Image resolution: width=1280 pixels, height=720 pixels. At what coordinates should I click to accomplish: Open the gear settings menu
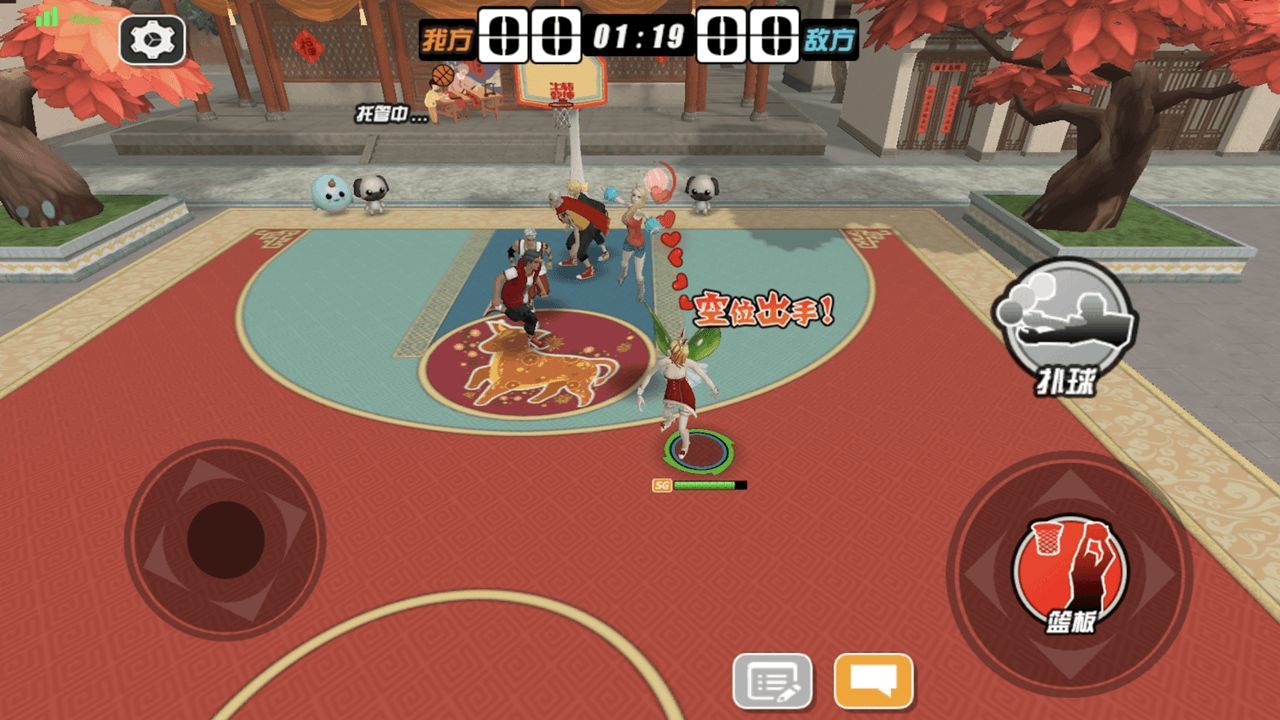152,40
